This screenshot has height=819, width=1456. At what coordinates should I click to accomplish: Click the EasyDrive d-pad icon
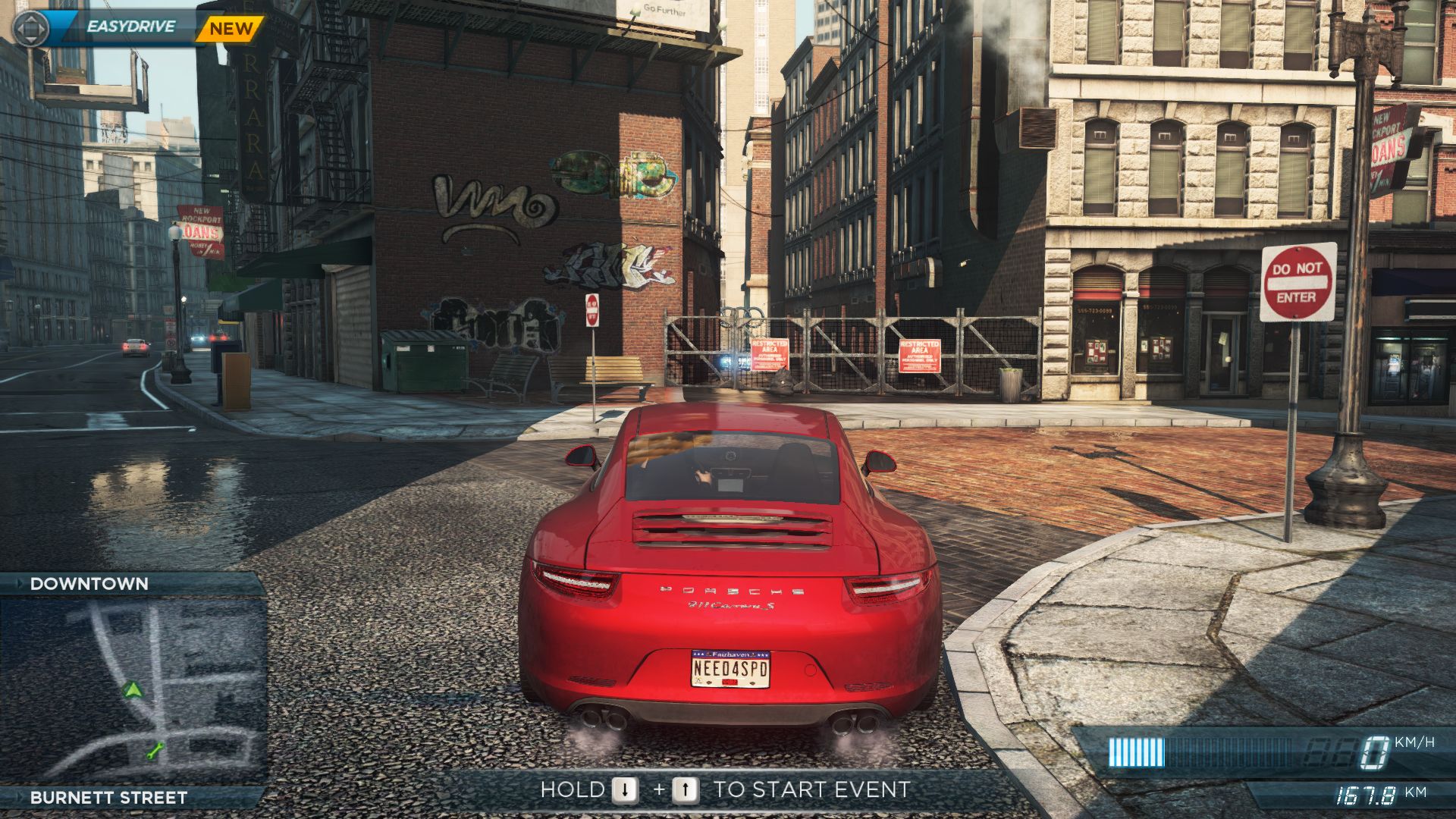(x=31, y=28)
